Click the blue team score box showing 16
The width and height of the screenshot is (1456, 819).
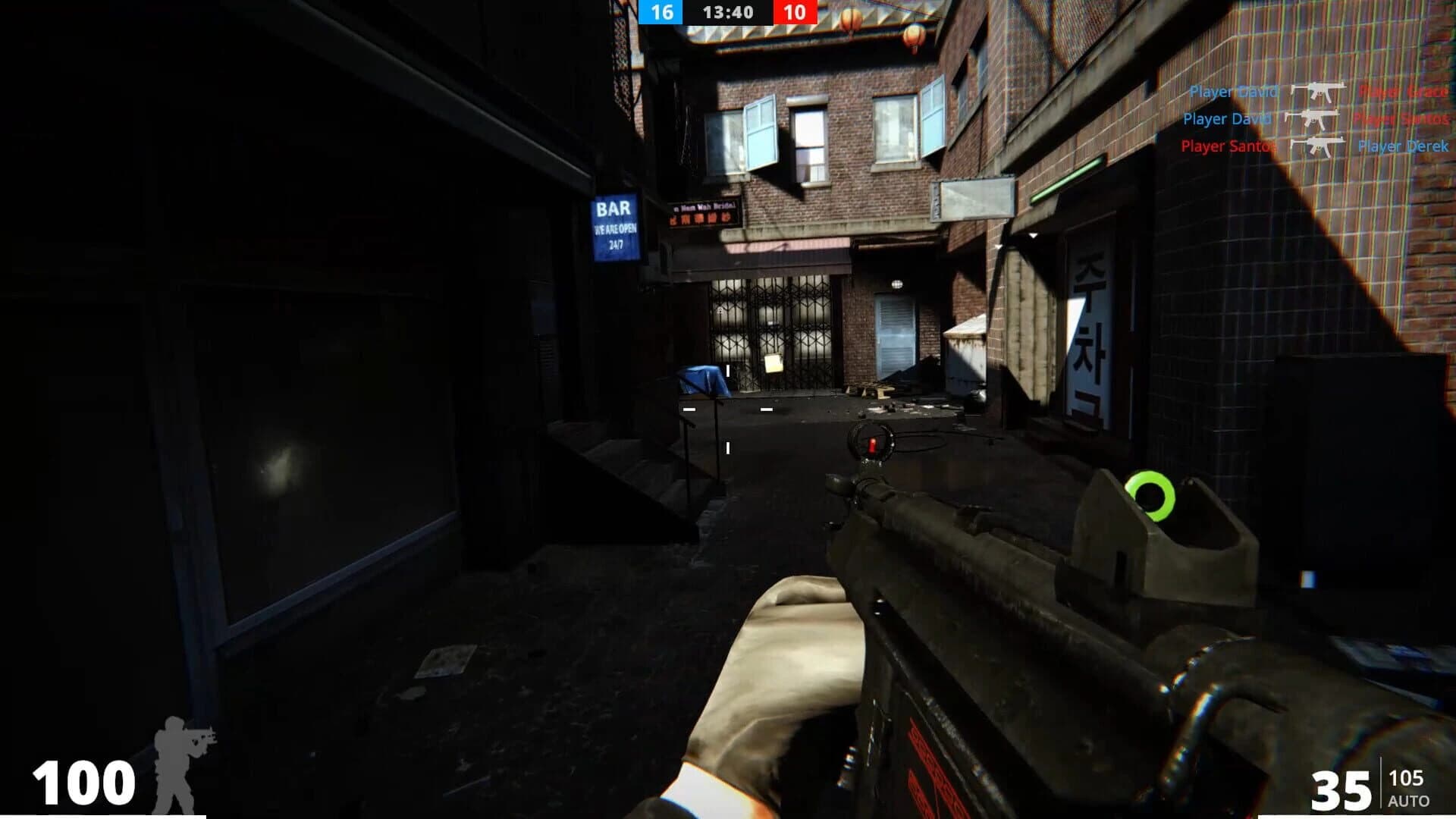[662, 12]
